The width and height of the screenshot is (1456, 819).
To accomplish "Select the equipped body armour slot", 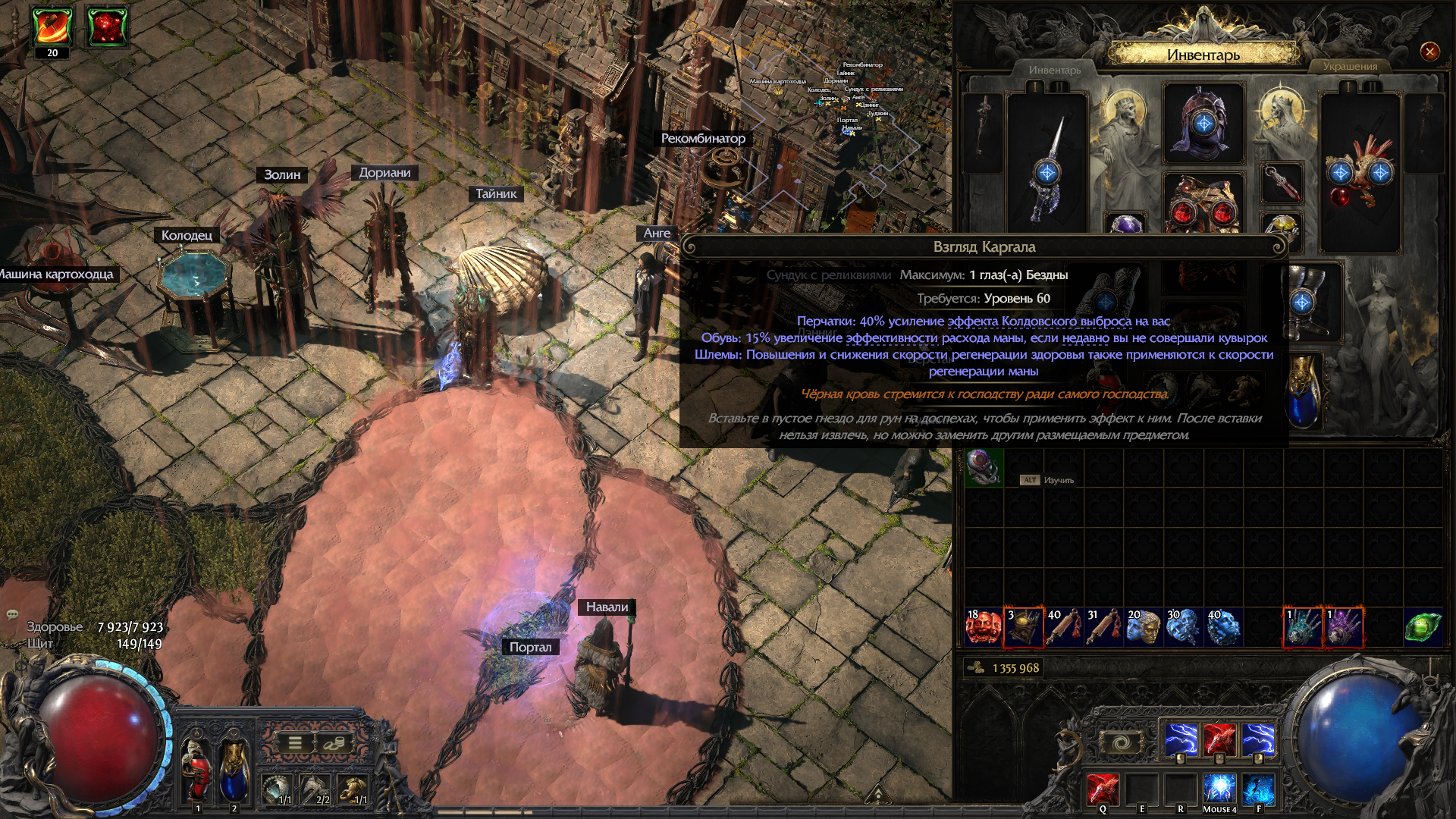I will [1203, 203].
